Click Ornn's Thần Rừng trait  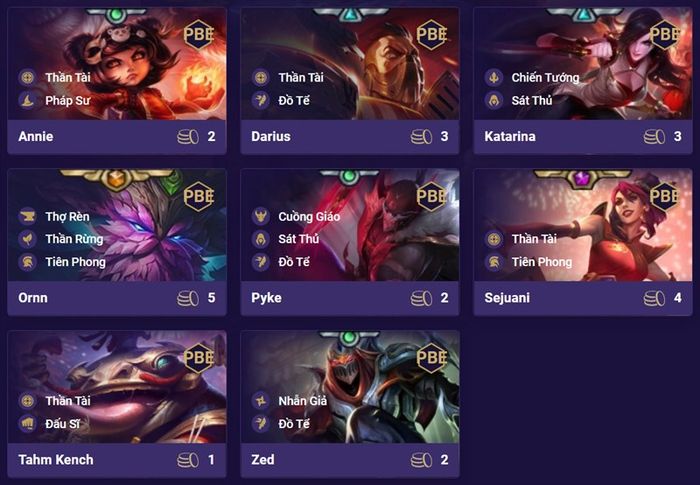point(74,239)
